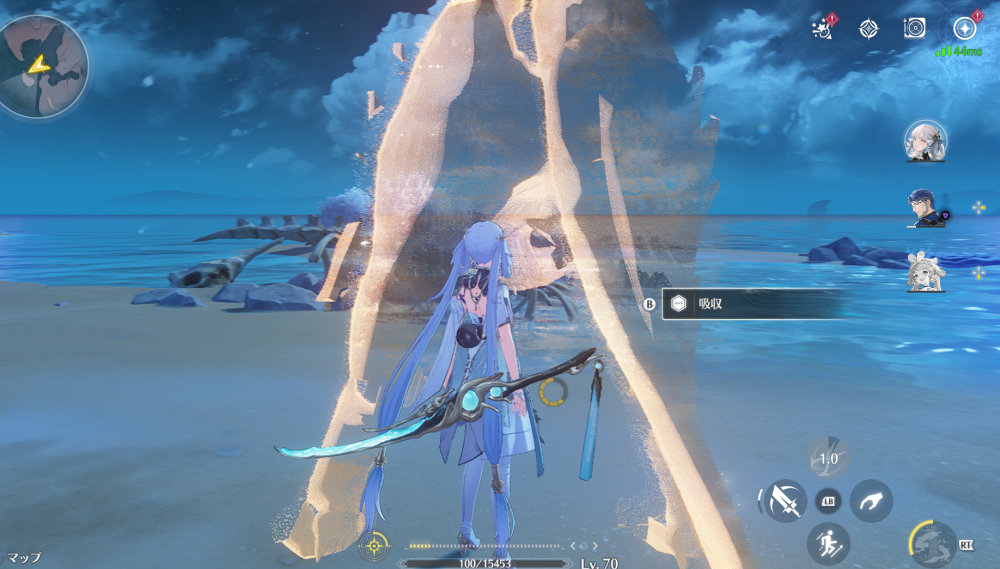Open the events star icon

[824, 28]
